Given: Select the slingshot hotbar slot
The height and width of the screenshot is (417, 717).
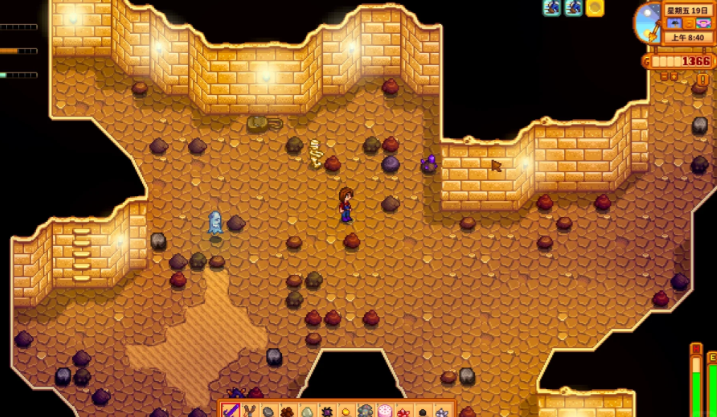Looking at the screenshot, I should coord(249,411).
